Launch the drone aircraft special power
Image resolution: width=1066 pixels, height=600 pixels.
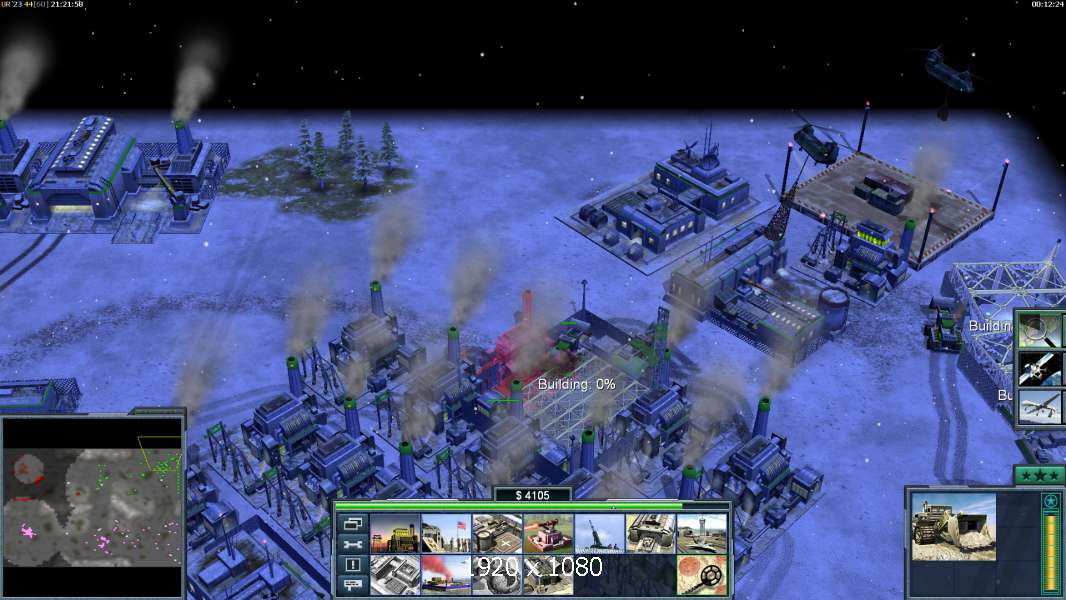pos(1042,409)
